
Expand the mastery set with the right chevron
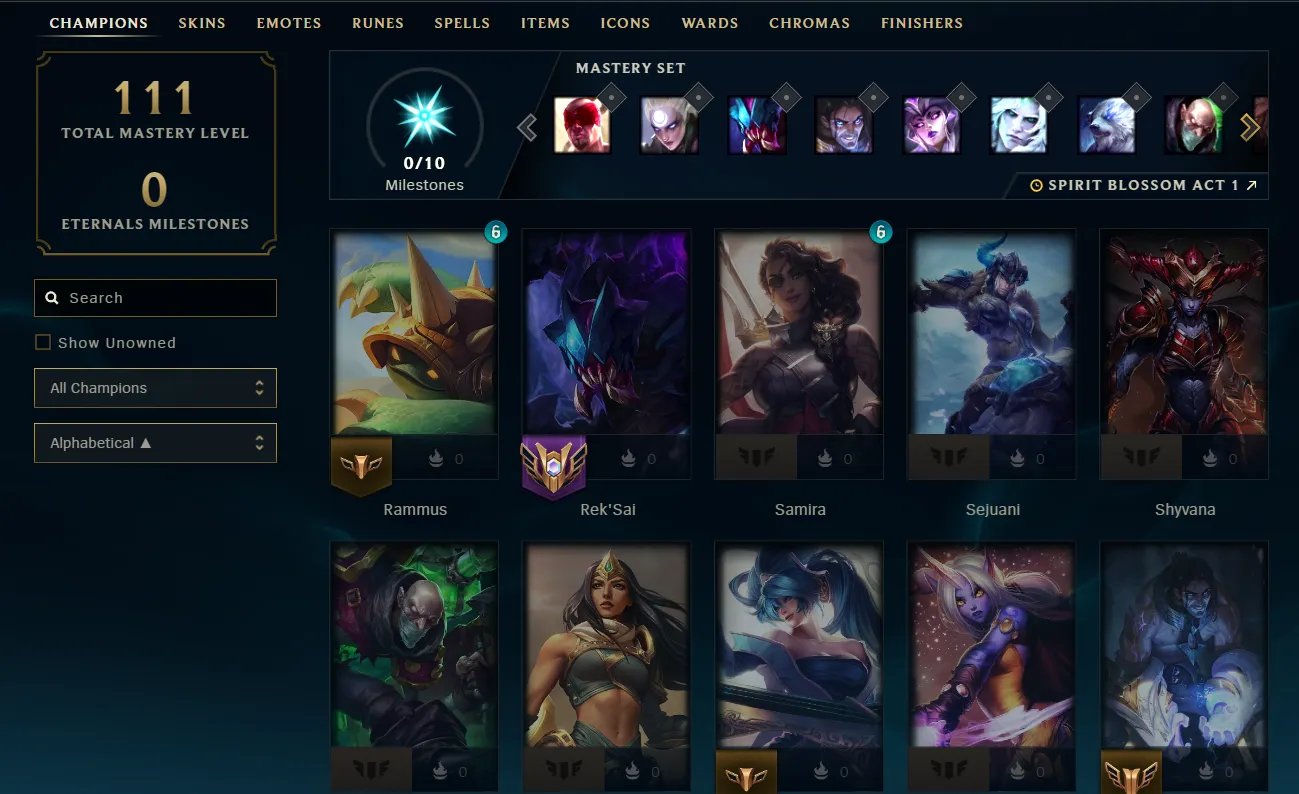pyautogui.click(x=1249, y=127)
